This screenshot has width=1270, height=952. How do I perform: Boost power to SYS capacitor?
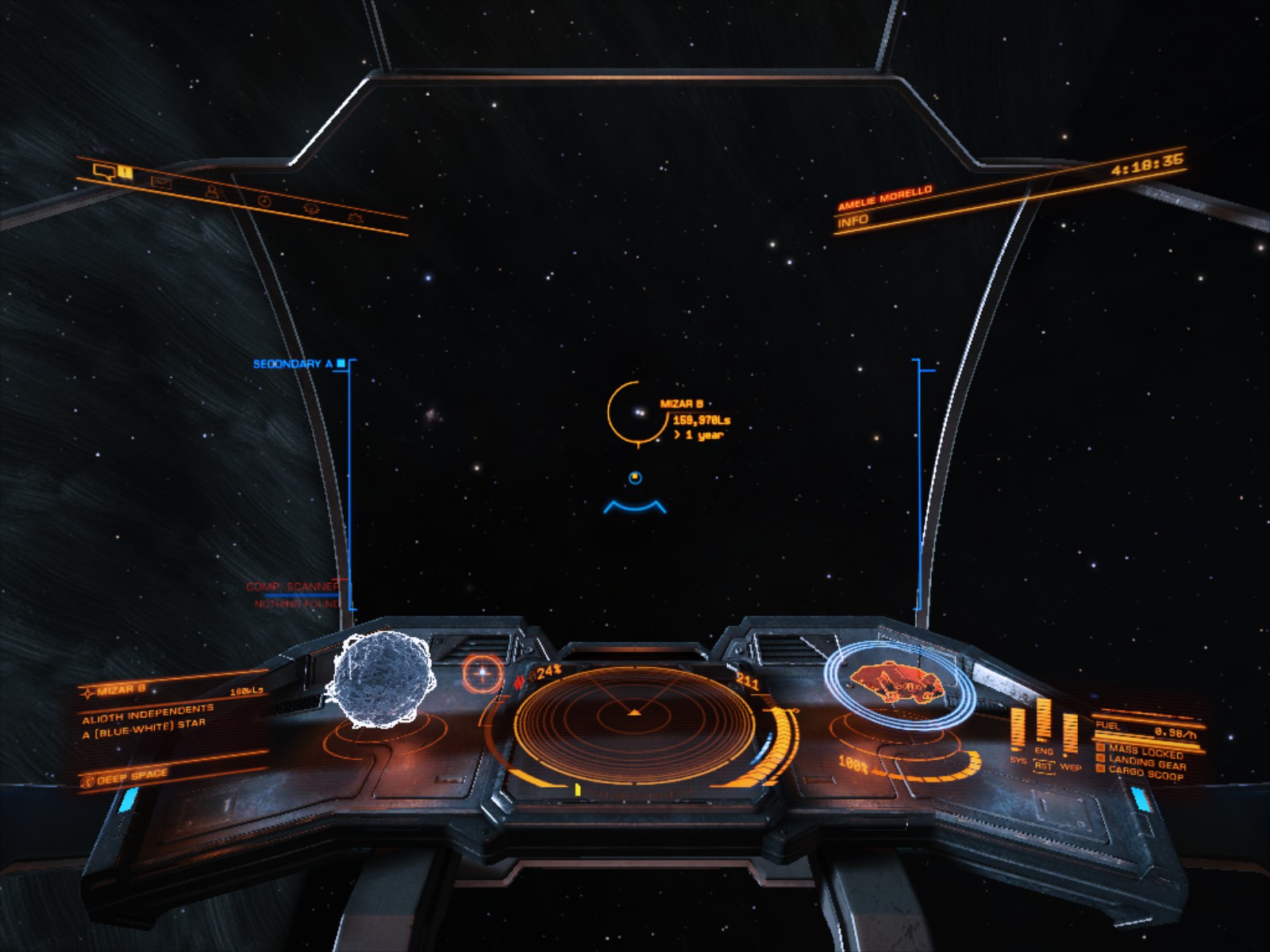pyautogui.click(x=1018, y=760)
